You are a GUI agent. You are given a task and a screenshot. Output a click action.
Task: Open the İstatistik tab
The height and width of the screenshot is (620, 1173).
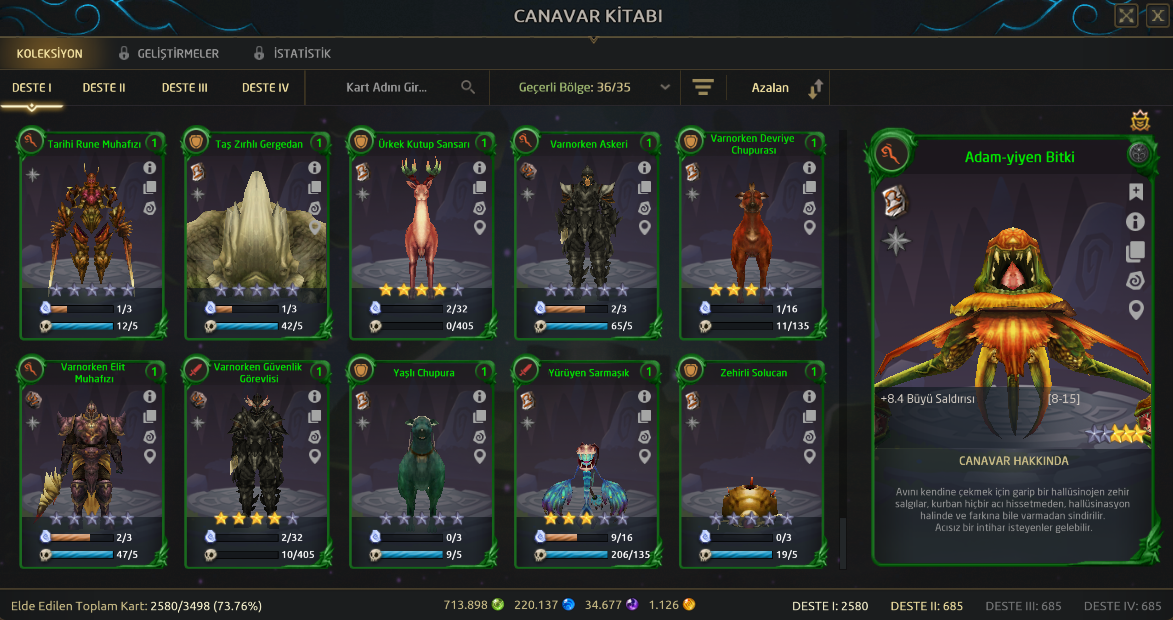(292, 53)
